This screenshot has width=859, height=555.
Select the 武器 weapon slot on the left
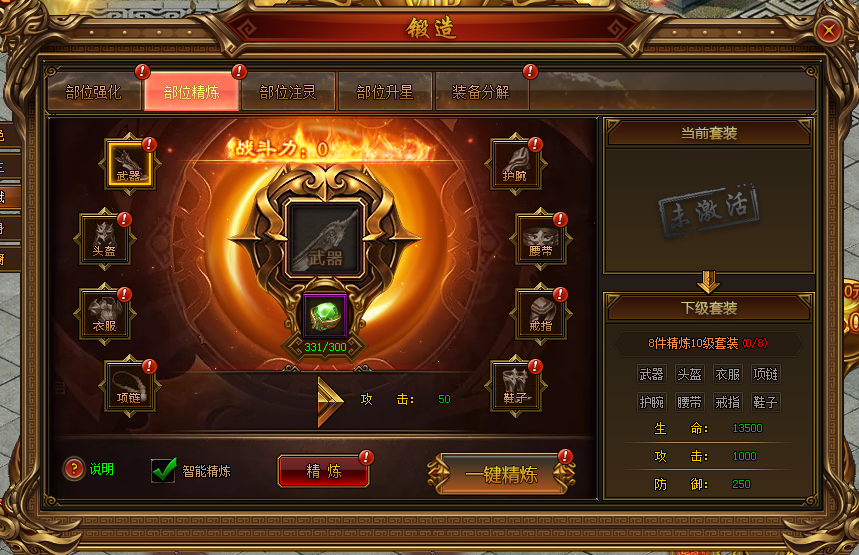[129, 163]
